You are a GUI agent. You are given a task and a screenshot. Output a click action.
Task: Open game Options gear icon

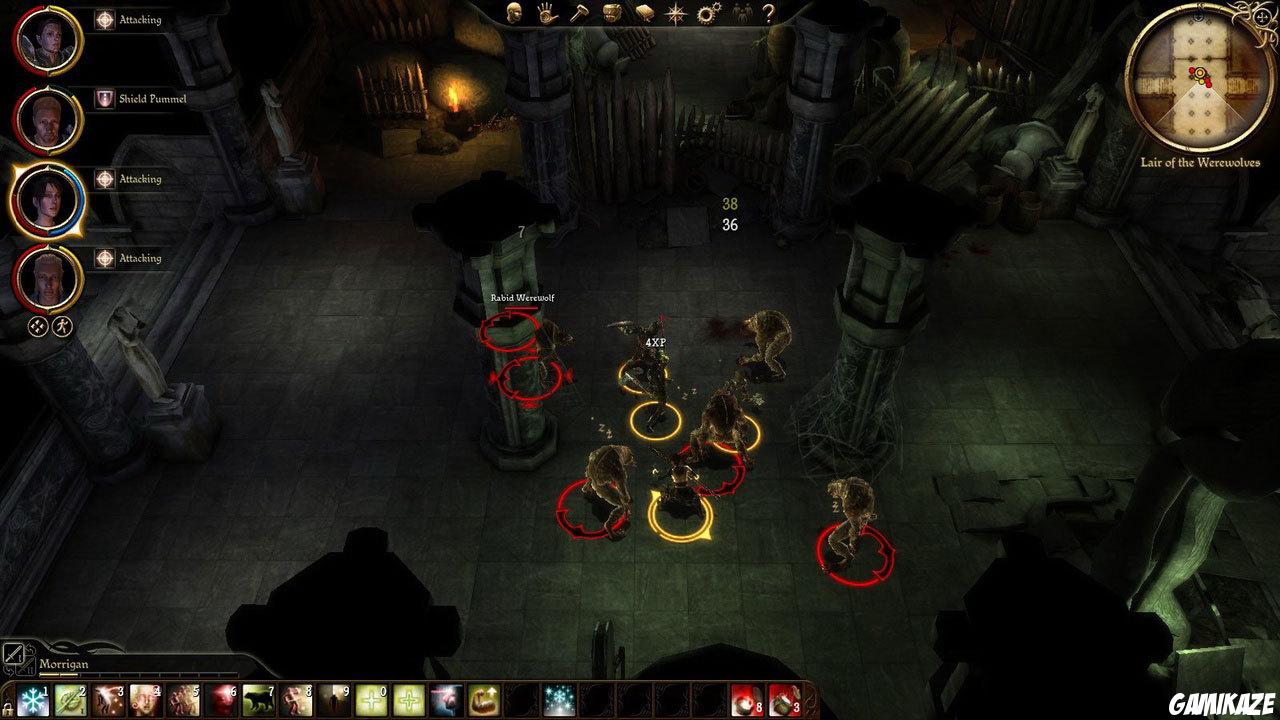[710, 15]
